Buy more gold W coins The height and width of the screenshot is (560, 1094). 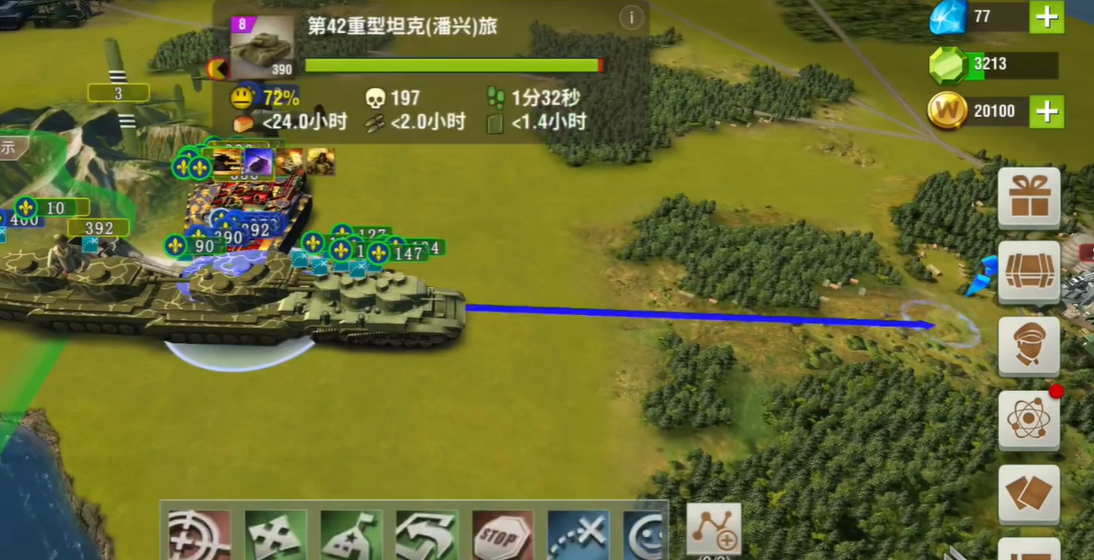tap(1046, 111)
